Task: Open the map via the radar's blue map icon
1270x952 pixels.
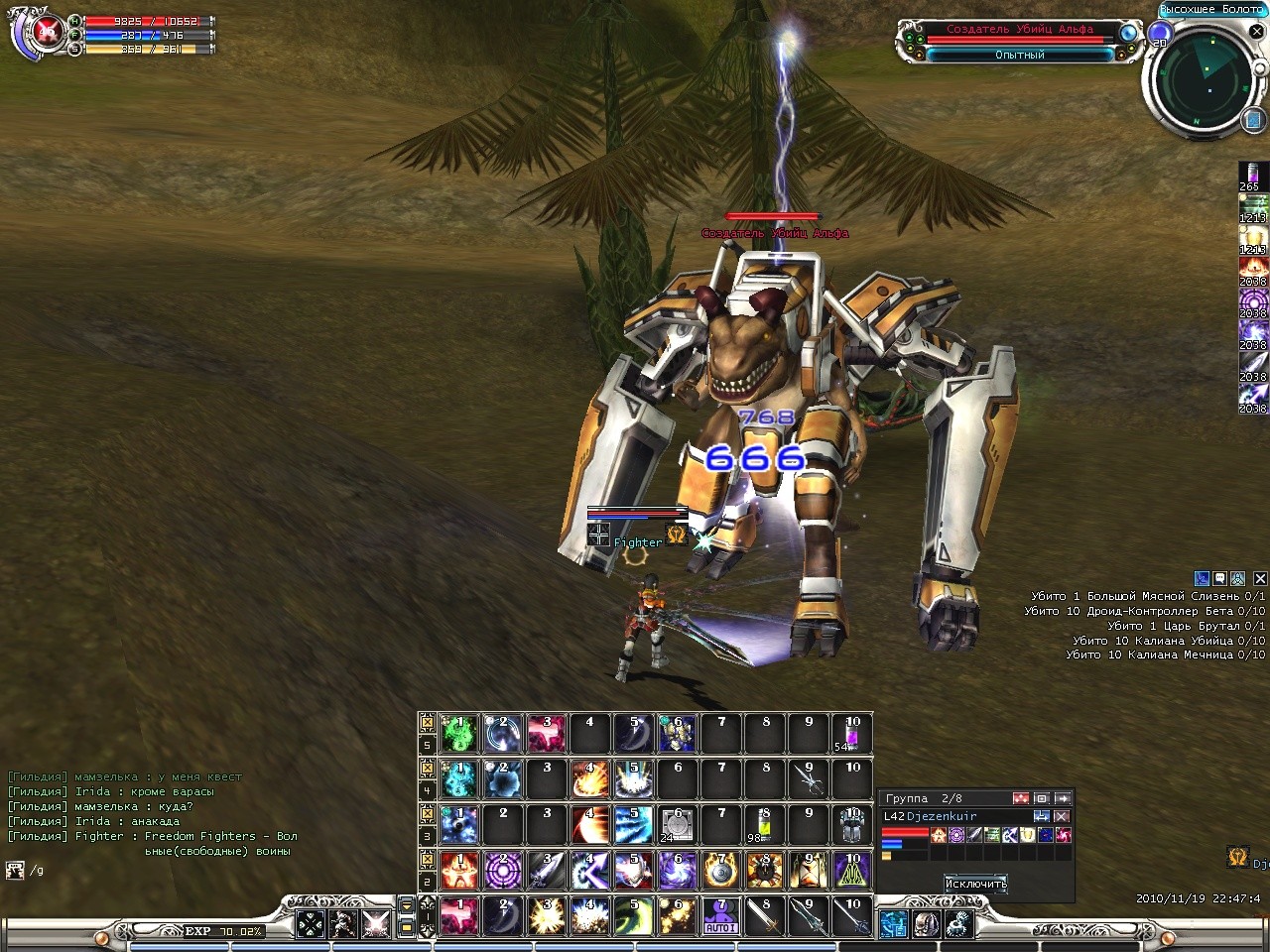Action: point(1254,120)
